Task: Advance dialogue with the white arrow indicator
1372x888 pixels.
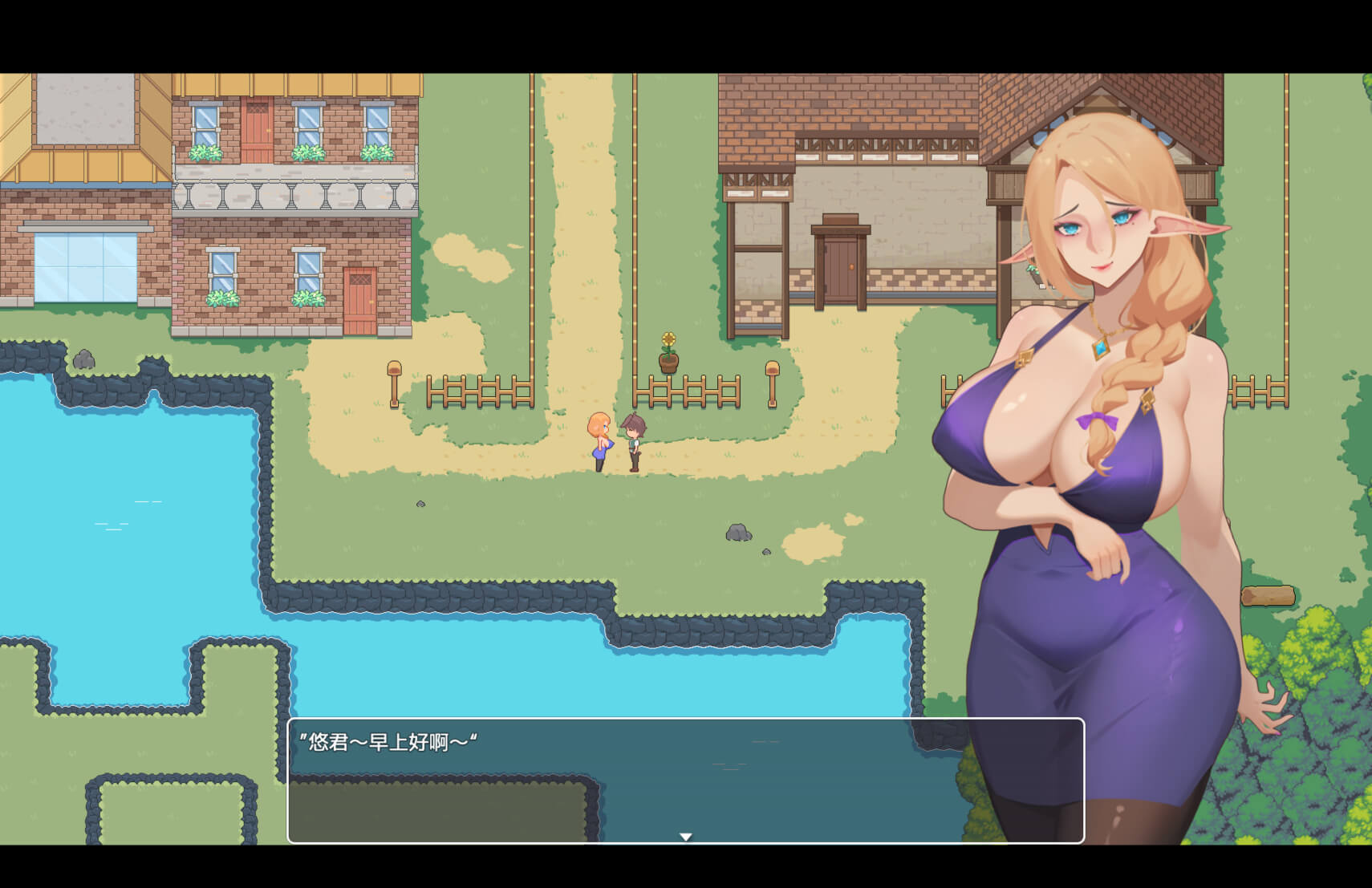Action: pyautogui.click(x=685, y=836)
